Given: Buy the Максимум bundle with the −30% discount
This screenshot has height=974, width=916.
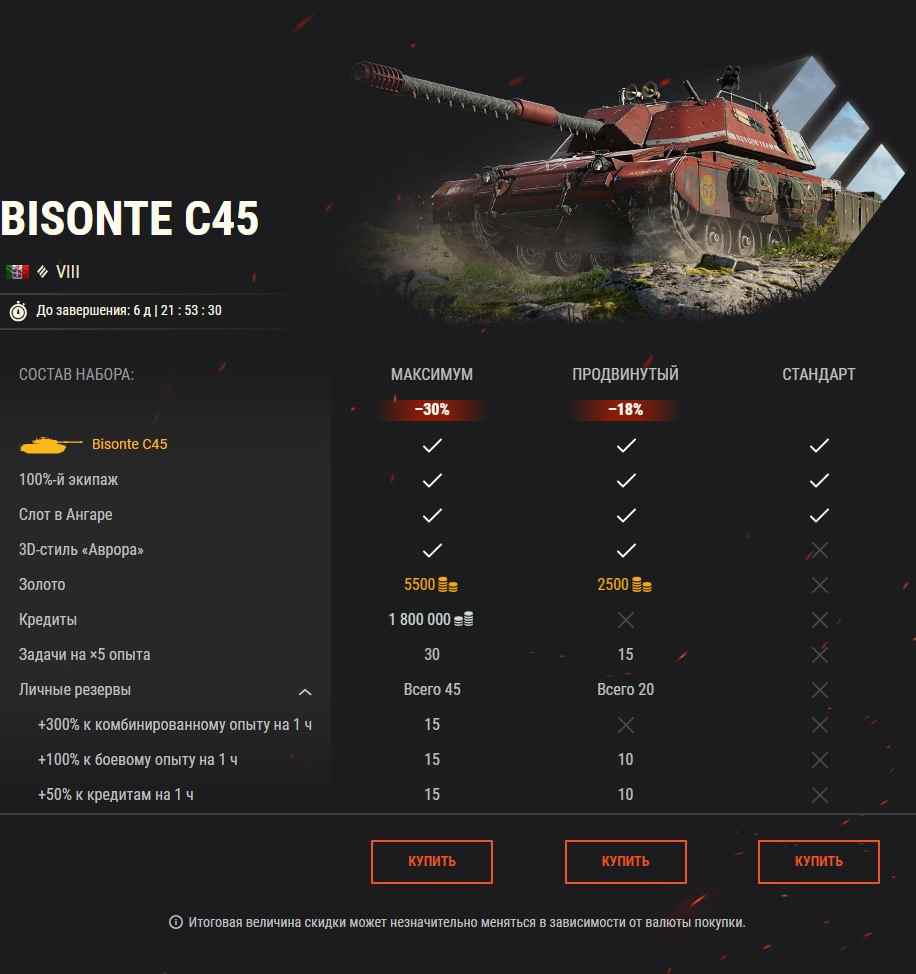Looking at the screenshot, I should 432,861.
